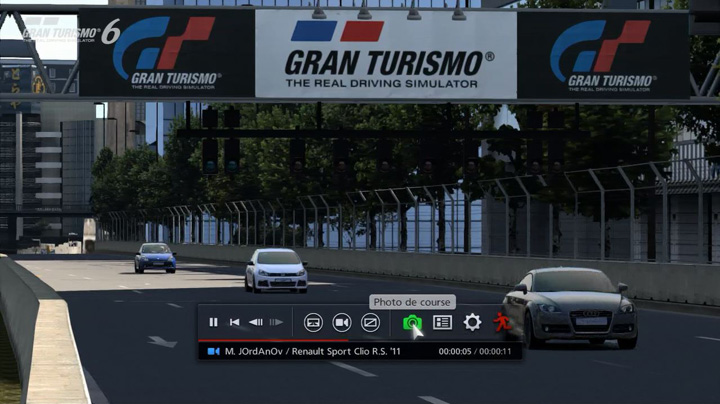Restart the replay from the beginning
This screenshot has height=404, width=720.
point(234,322)
